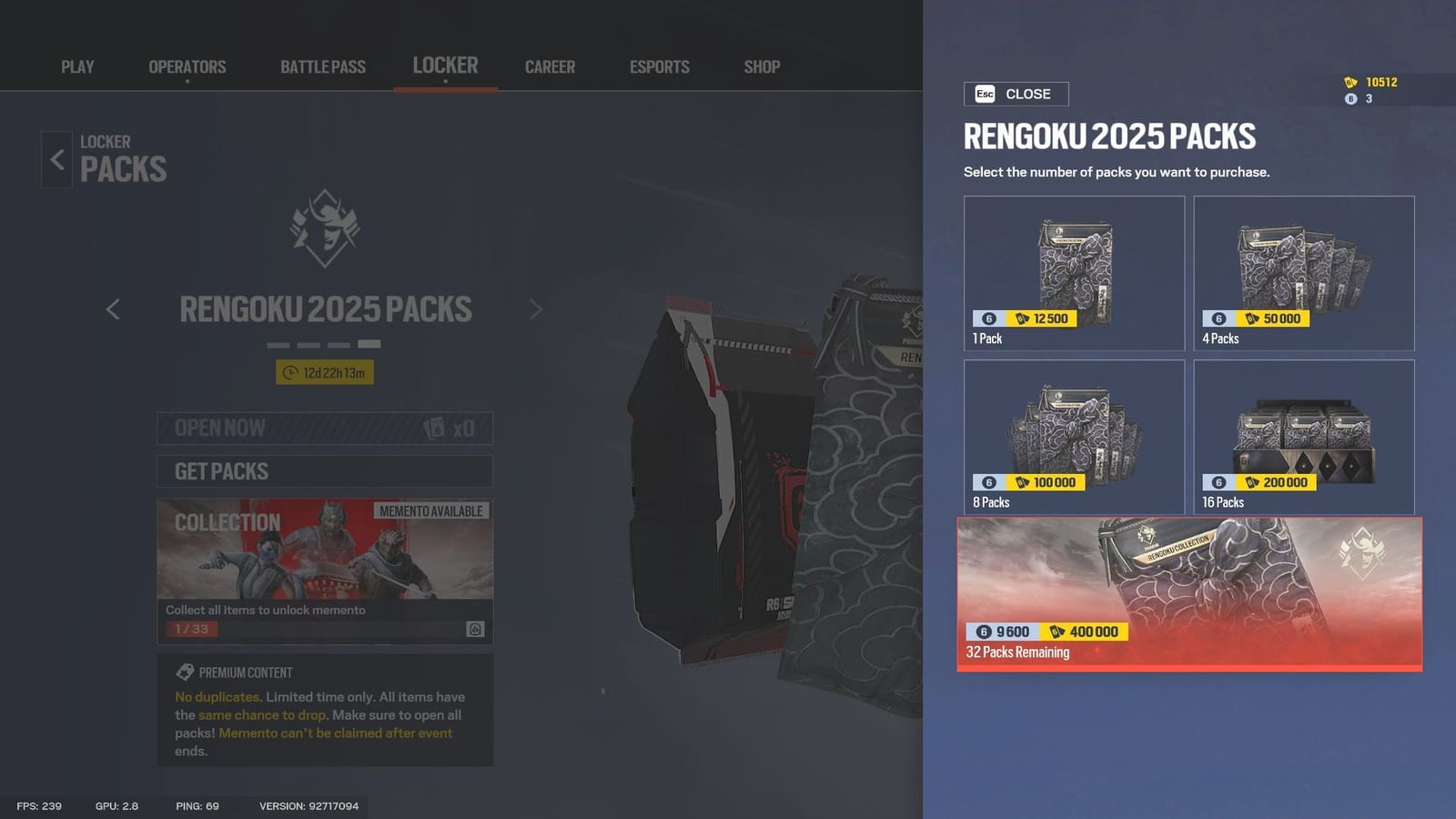Screen dimensions: 1456x819
Task: Click the yellow R6 Credits icon showing 10512
Action: click(1350, 83)
